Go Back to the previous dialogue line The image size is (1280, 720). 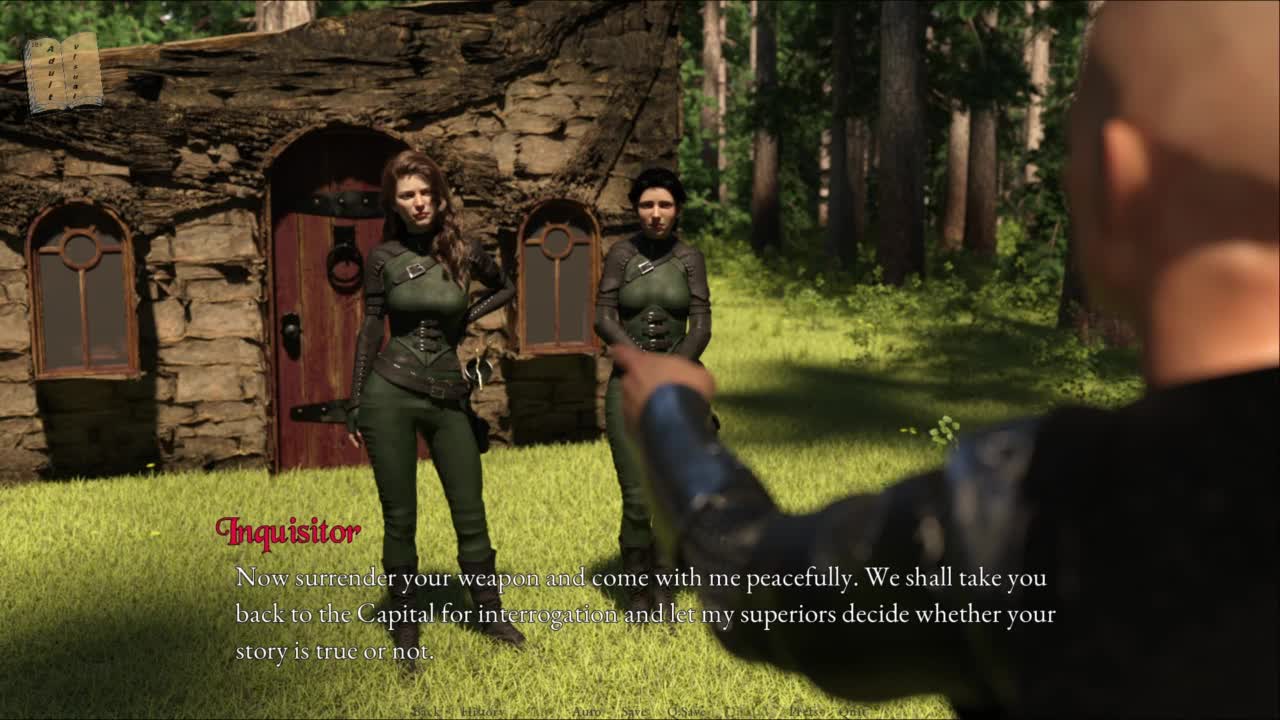coord(425,711)
